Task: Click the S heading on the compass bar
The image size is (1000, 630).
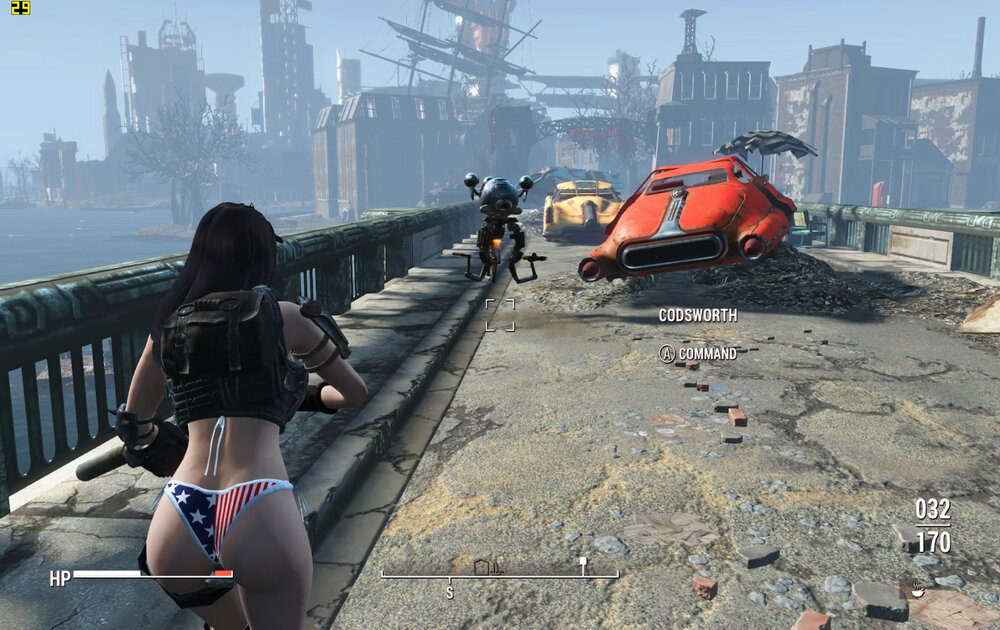Action: [x=449, y=592]
